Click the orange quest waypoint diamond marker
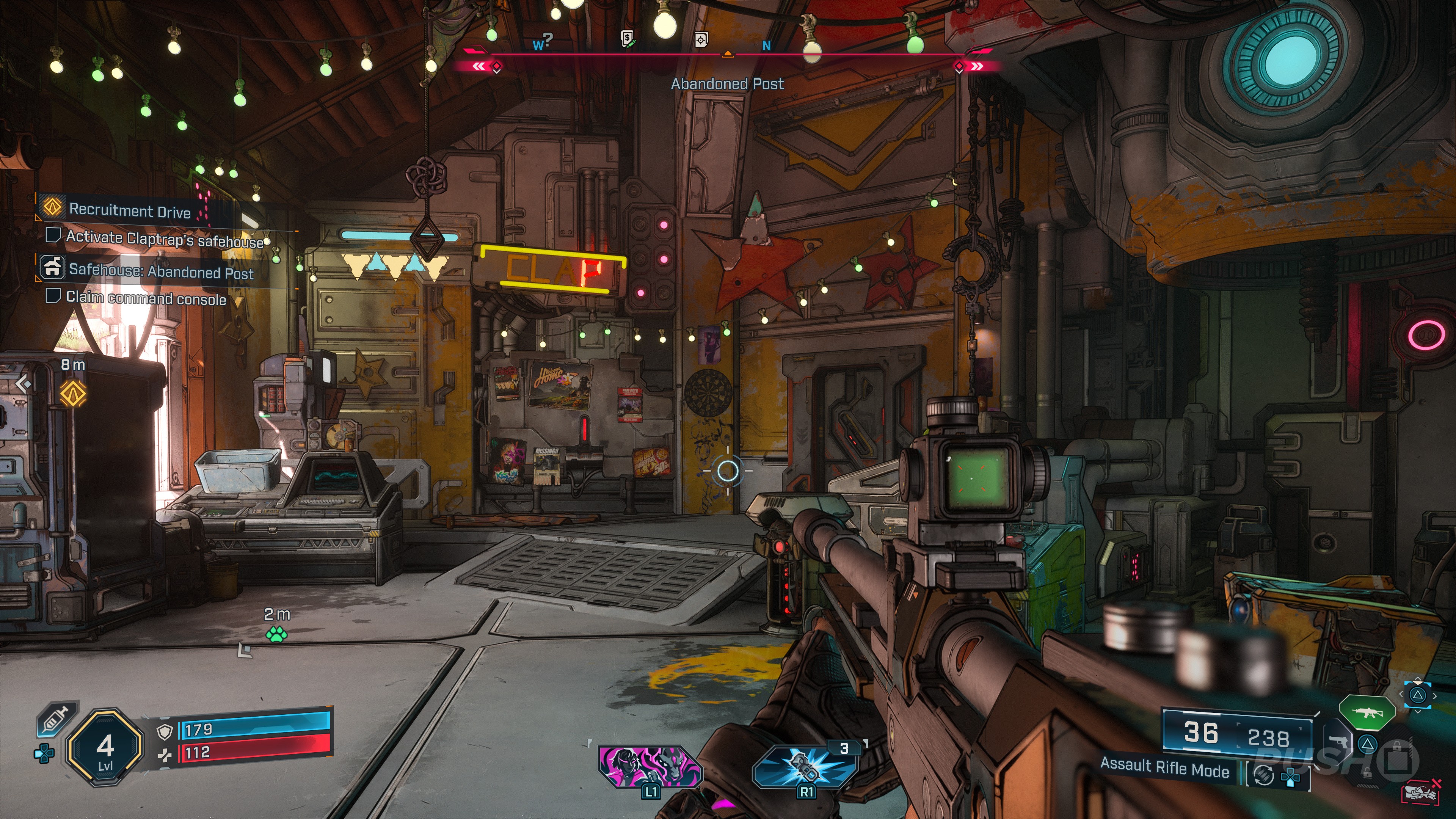 [74, 394]
